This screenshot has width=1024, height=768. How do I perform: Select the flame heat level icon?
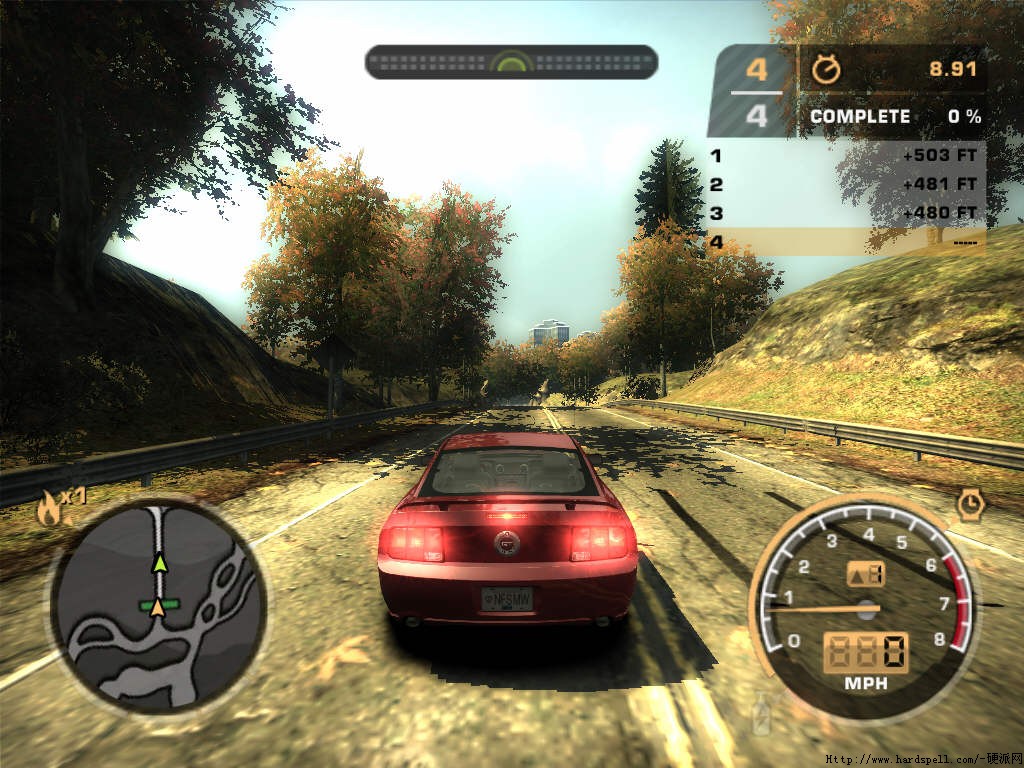47,511
